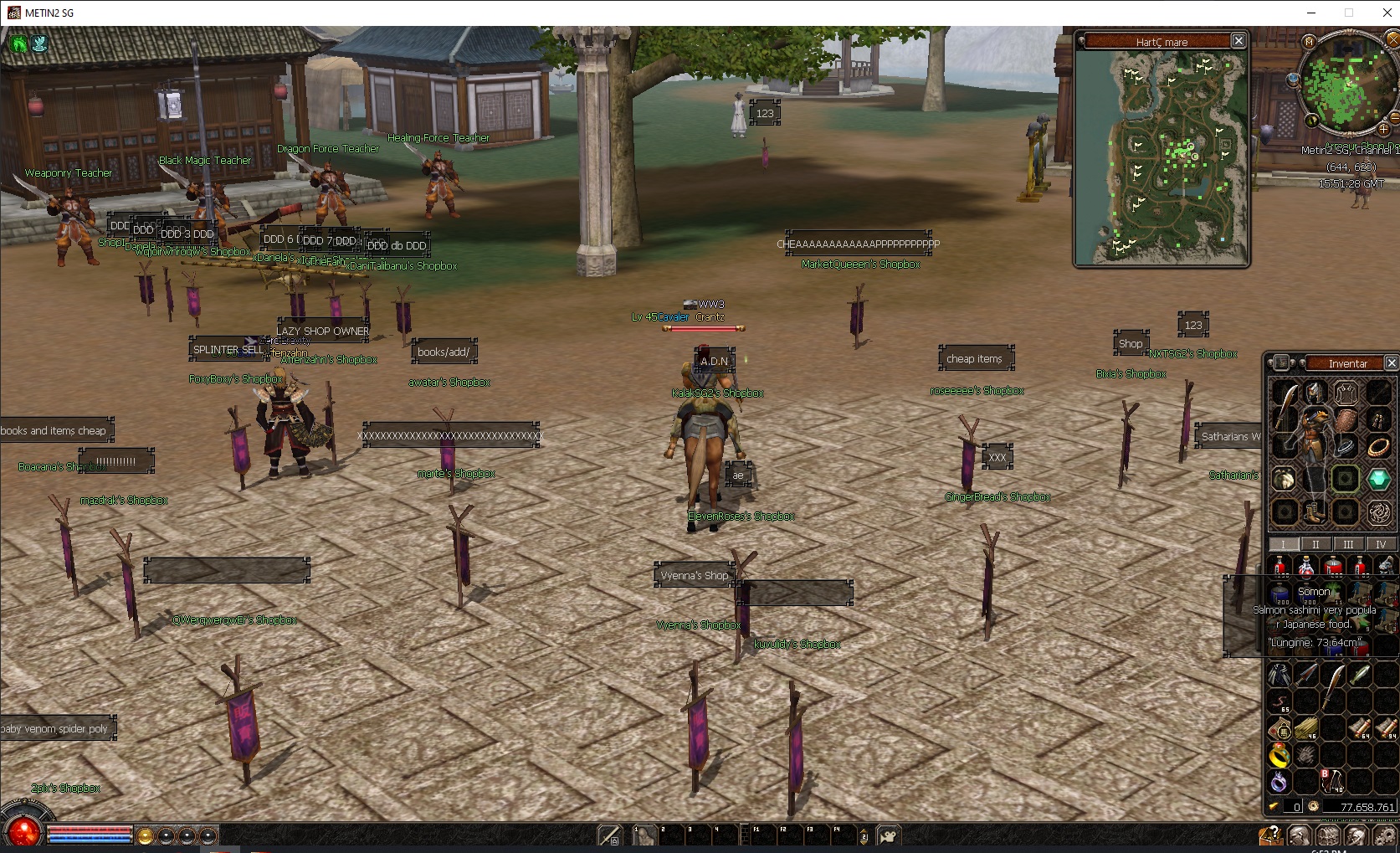1400x853 pixels.
Task: Close the large map window
Action: pos(1238,41)
